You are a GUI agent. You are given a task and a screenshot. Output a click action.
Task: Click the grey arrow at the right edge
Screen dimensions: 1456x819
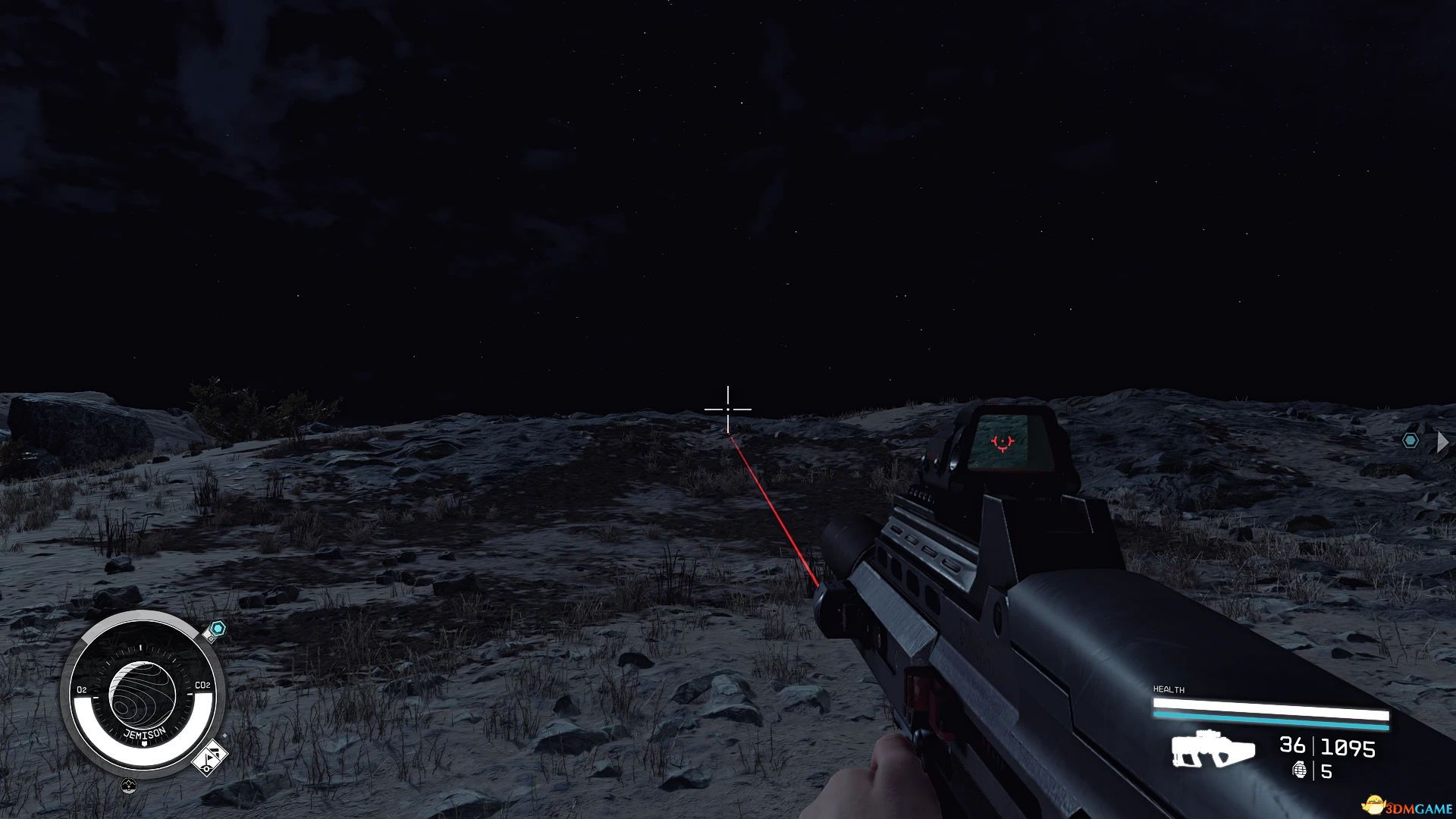(1442, 441)
